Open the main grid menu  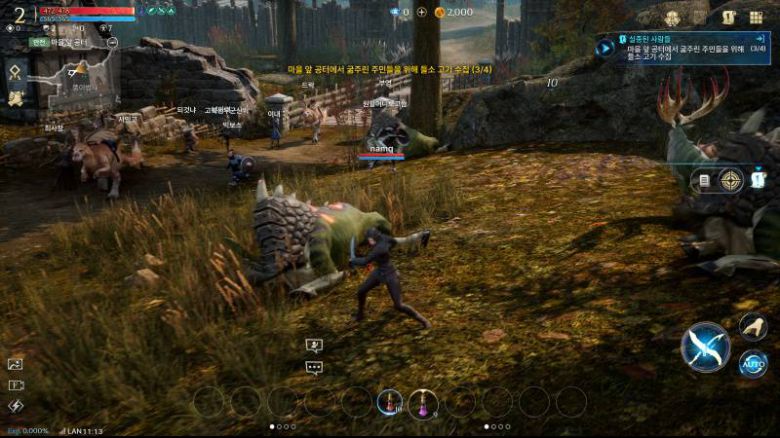(757, 17)
